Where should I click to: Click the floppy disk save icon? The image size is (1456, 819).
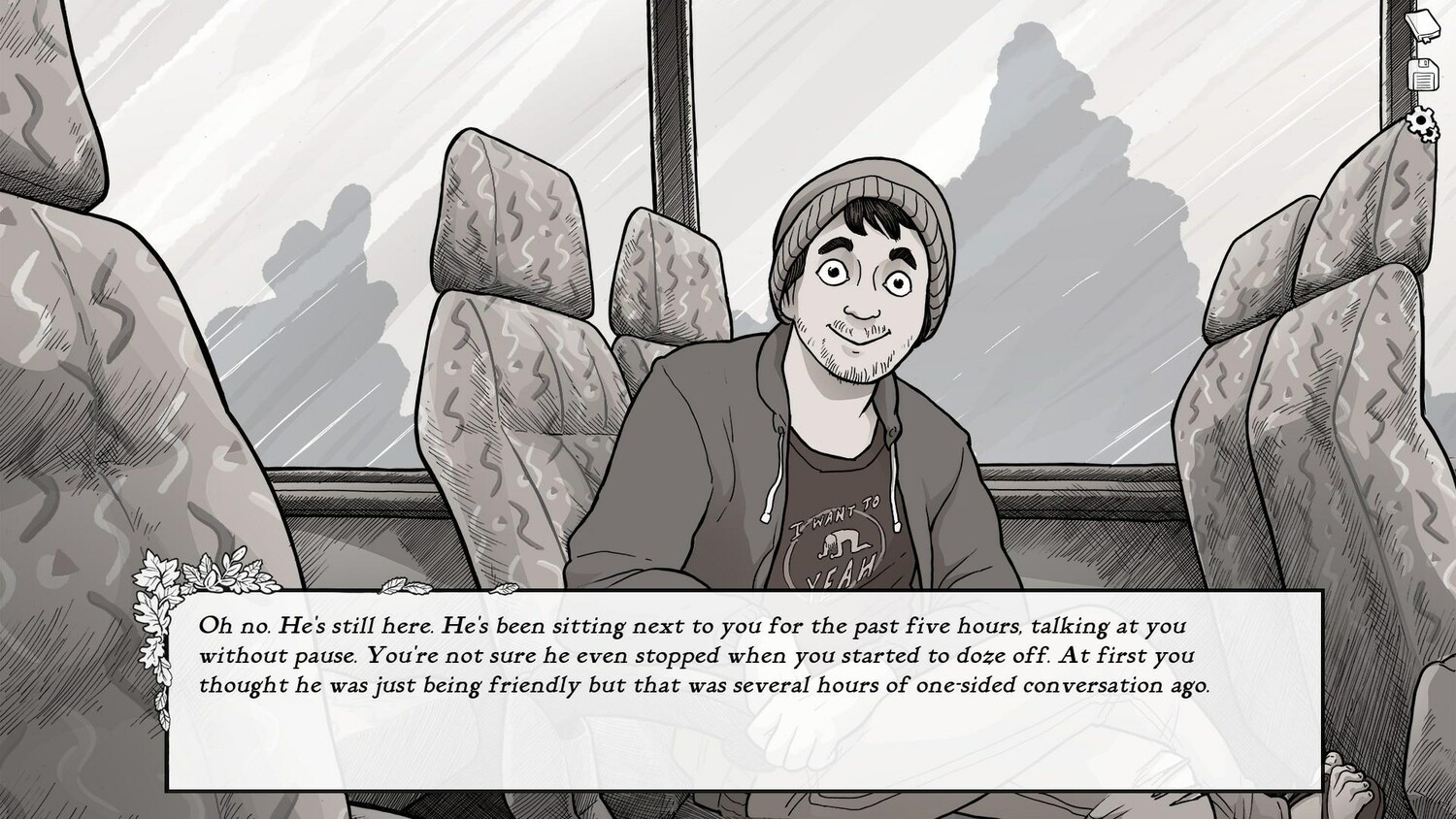coord(1425,74)
